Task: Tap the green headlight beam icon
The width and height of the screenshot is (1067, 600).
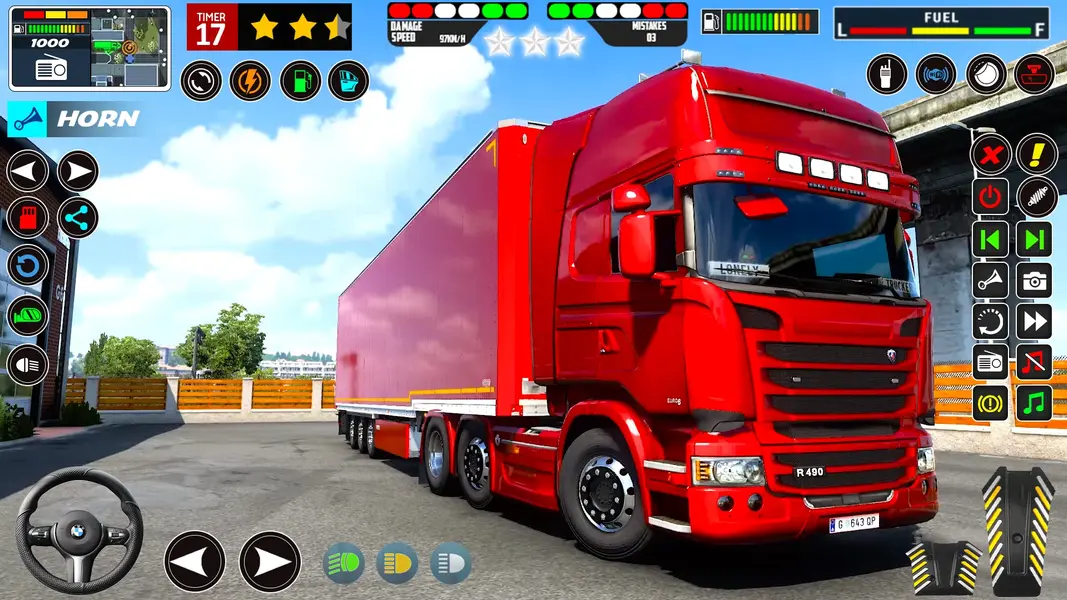Action: 344,564
